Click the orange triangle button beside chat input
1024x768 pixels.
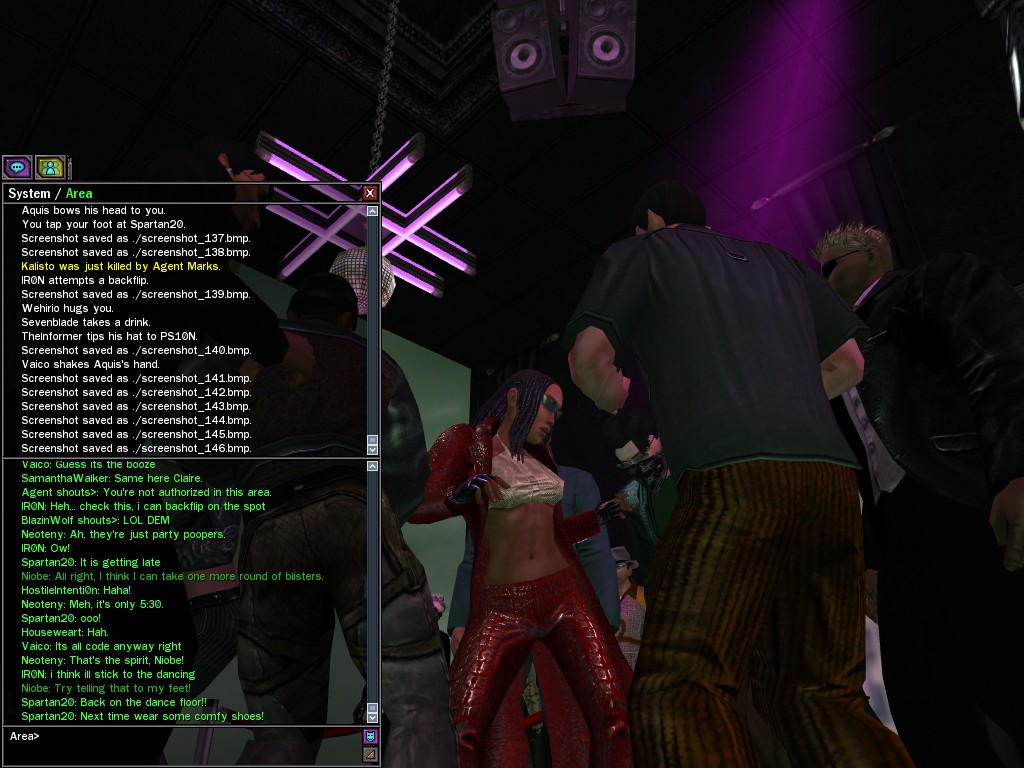coord(370,754)
